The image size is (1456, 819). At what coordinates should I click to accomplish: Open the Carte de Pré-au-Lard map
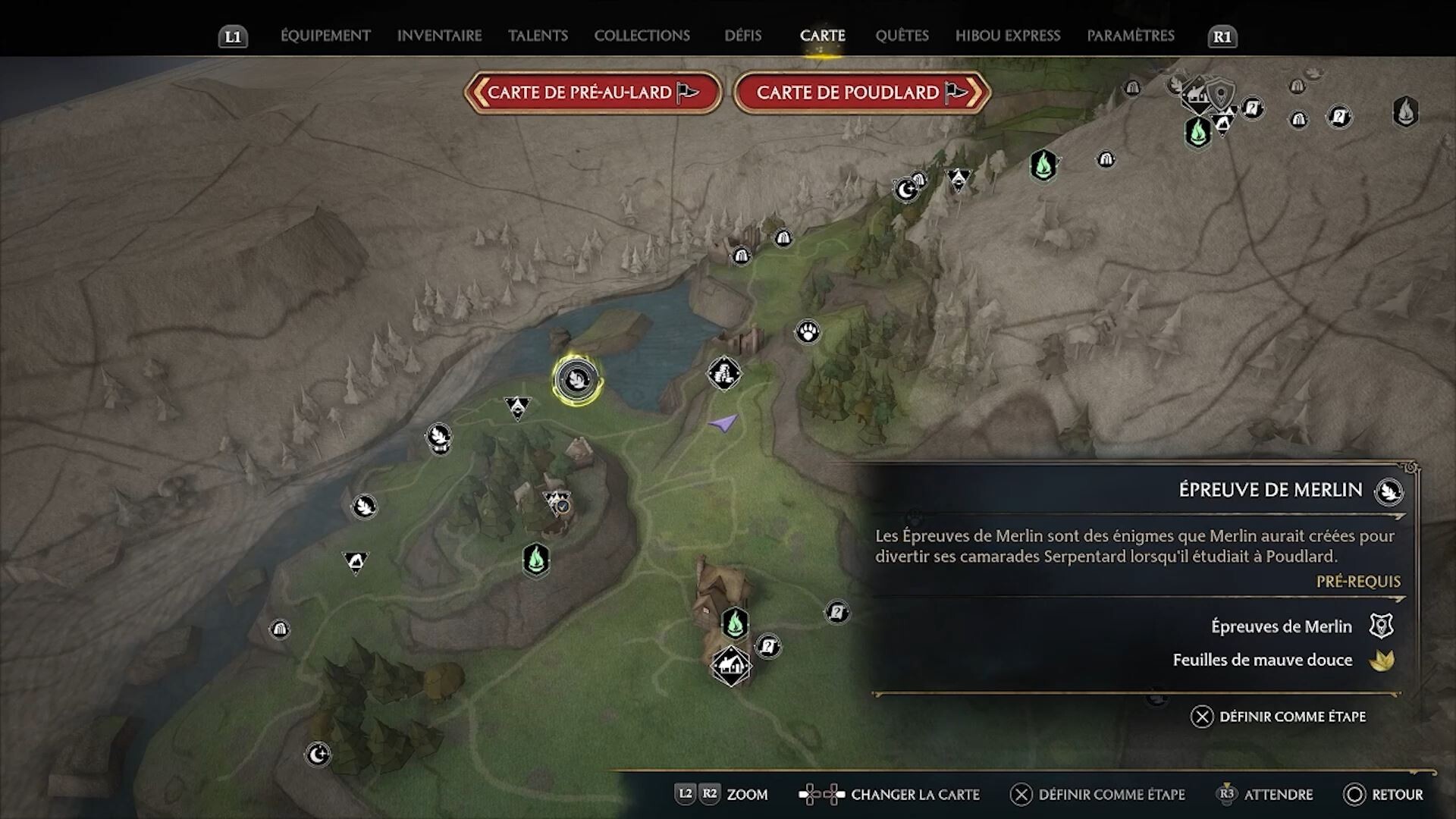(593, 93)
